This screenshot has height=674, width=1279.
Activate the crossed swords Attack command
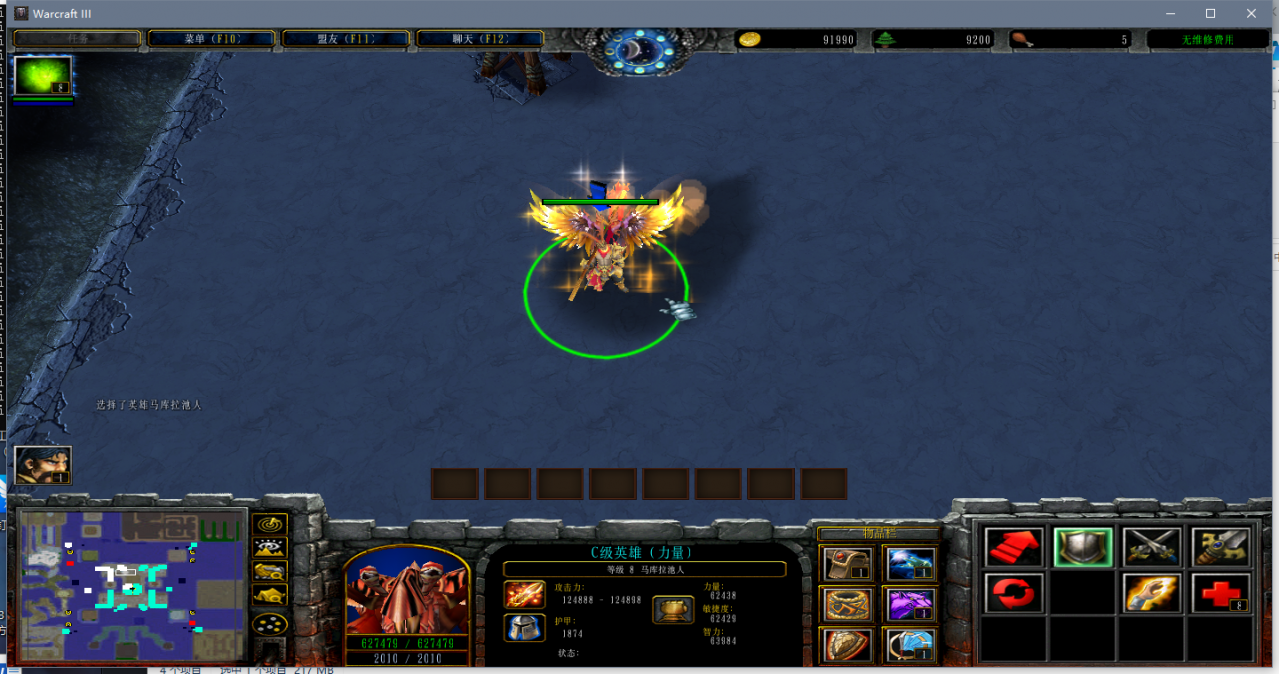(x=1152, y=547)
